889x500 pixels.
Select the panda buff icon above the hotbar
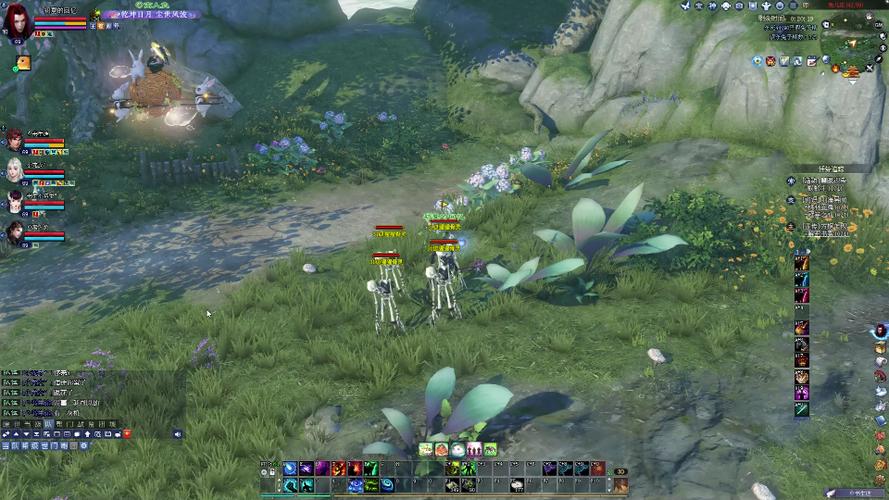pos(457,450)
